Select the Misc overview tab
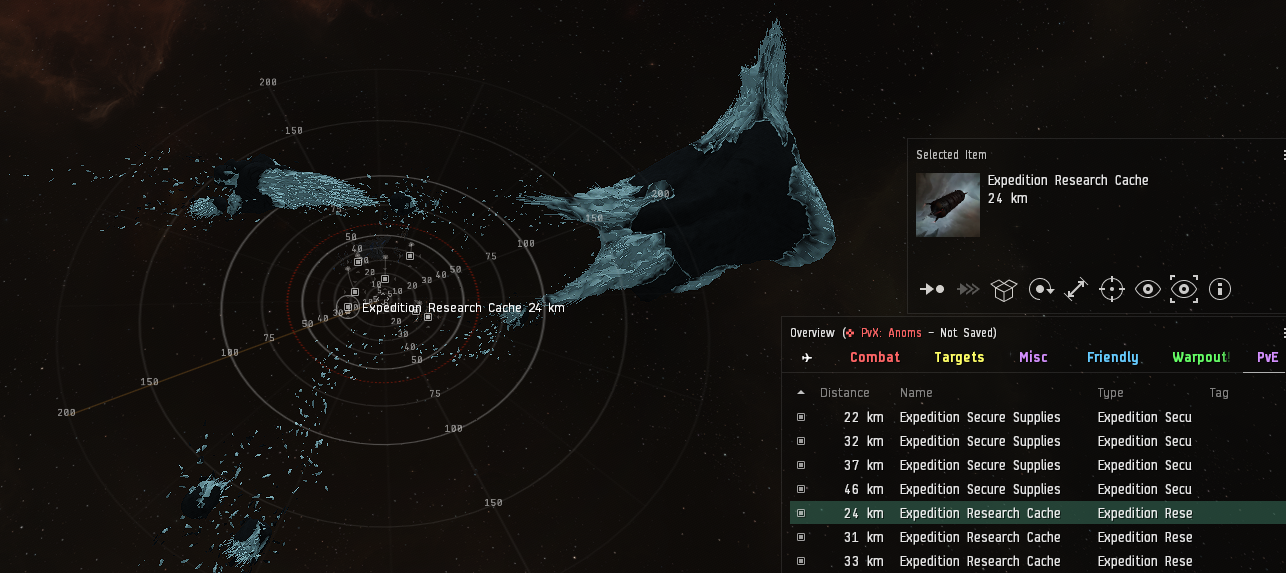The width and height of the screenshot is (1286, 573). coord(1033,357)
